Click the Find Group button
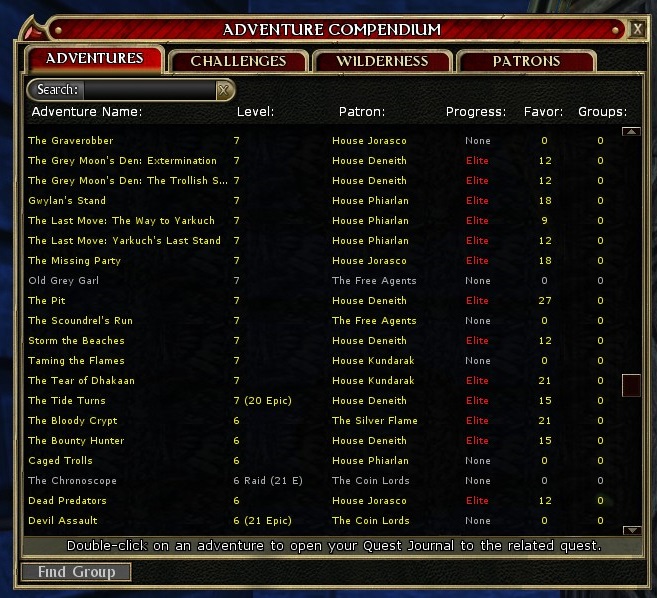657x598 pixels. (x=76, y=572)
